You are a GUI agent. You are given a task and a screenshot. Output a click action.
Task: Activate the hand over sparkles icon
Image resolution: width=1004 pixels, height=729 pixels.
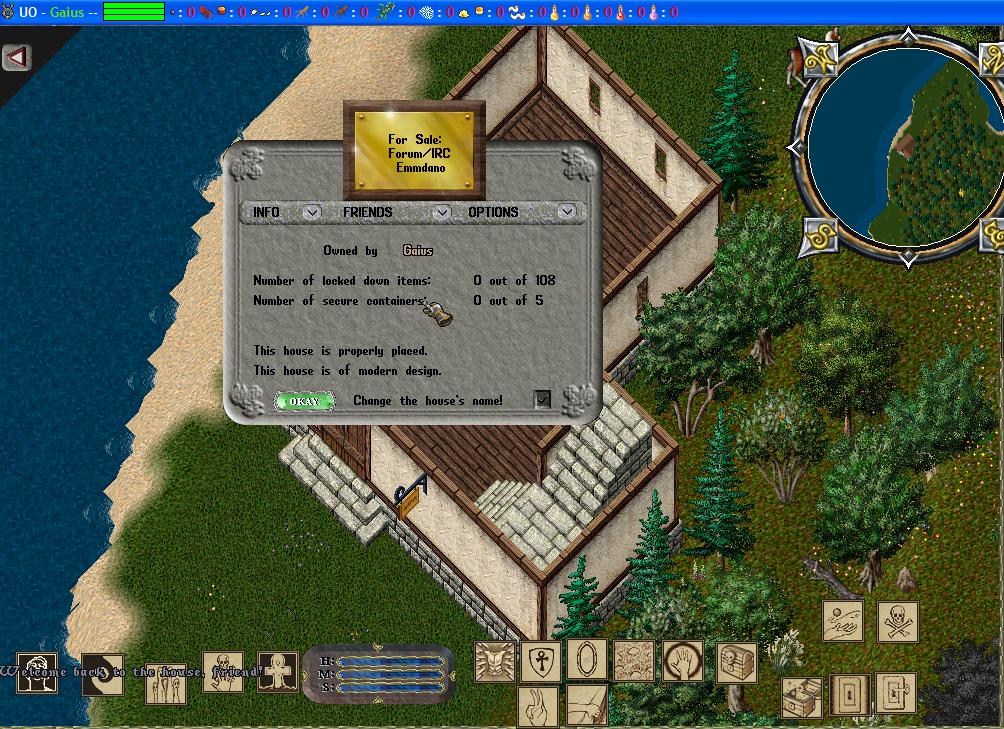(842, 621)
